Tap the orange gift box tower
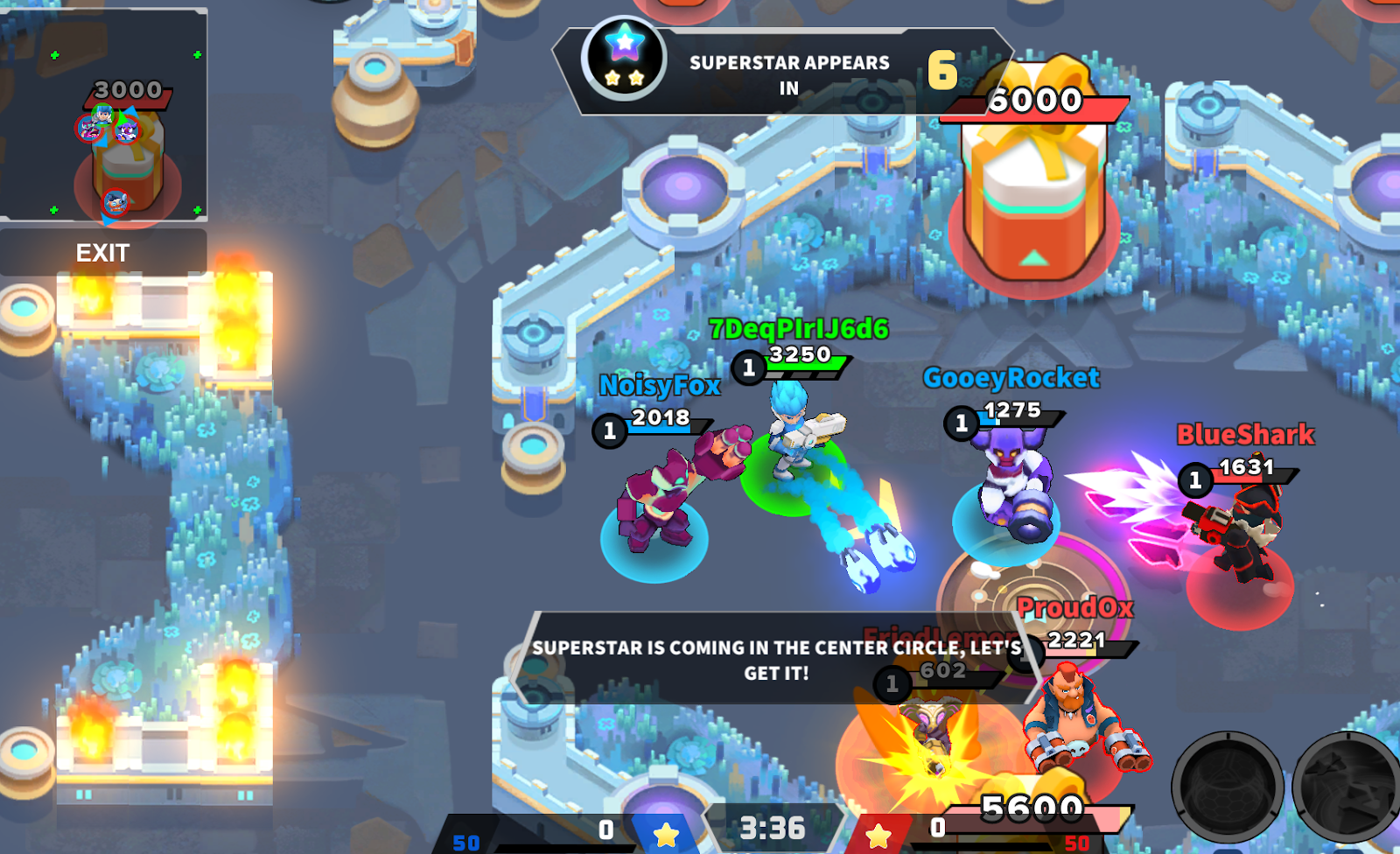The image size is (1400, 854). [x=1037, y=201]
